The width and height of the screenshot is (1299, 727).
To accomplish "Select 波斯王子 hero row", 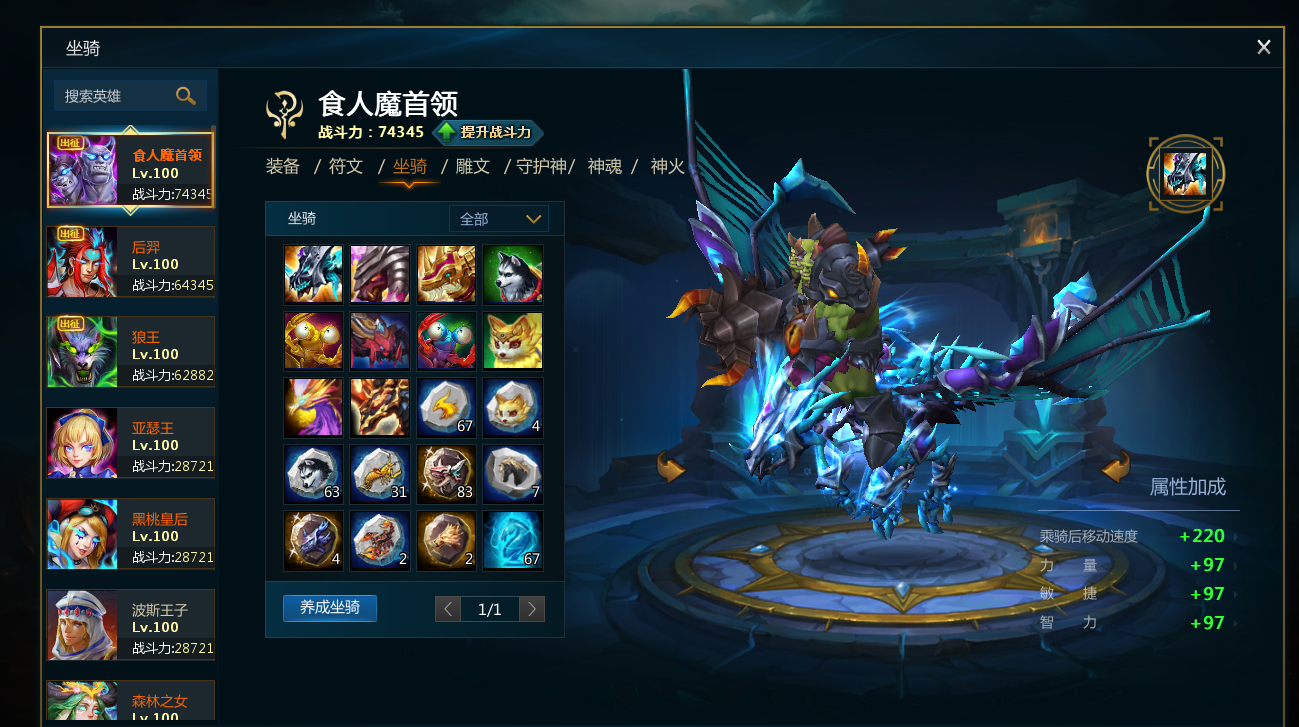I will 130,625.
